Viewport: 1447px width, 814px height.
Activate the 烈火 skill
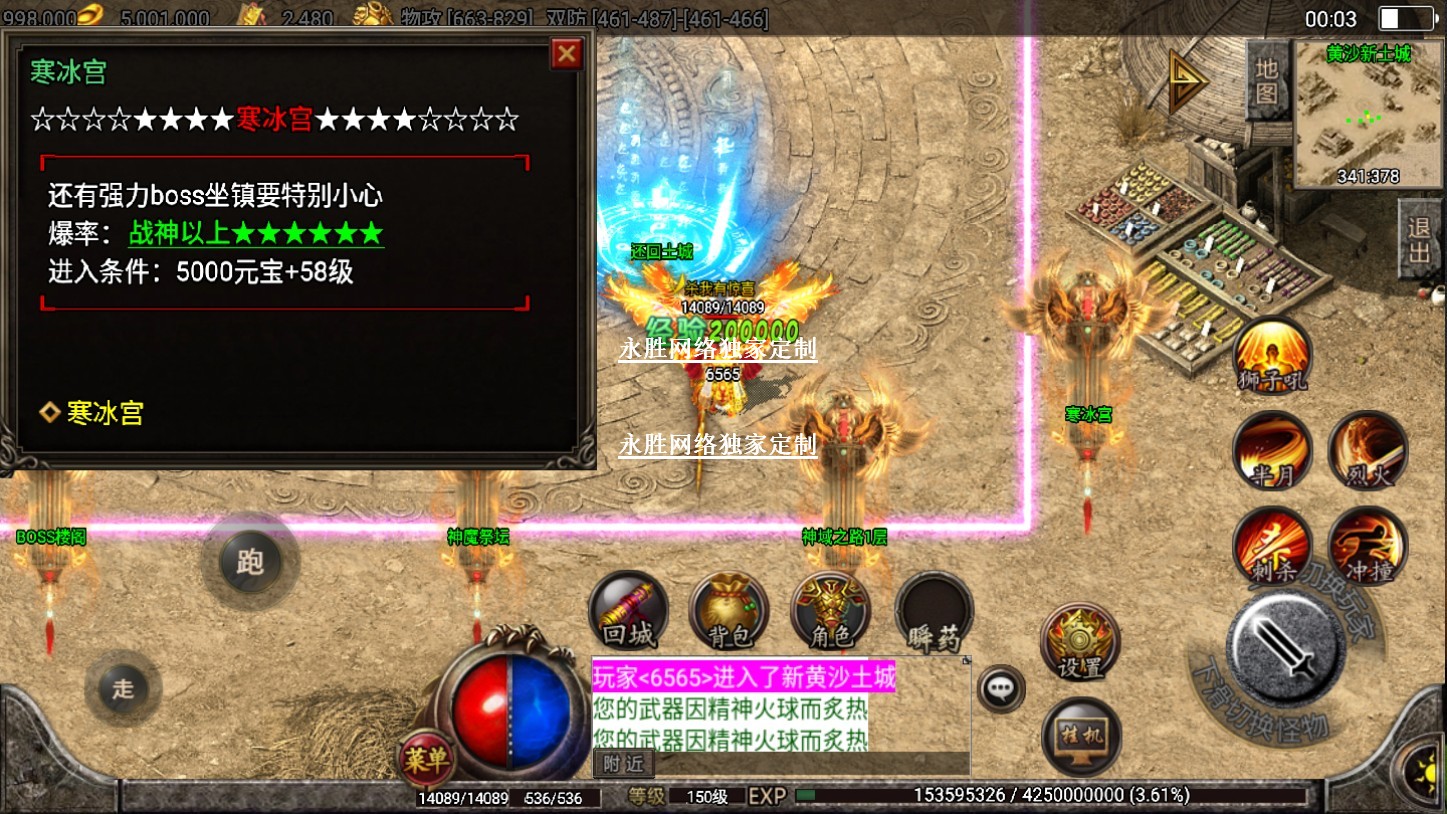(1367, 451)
